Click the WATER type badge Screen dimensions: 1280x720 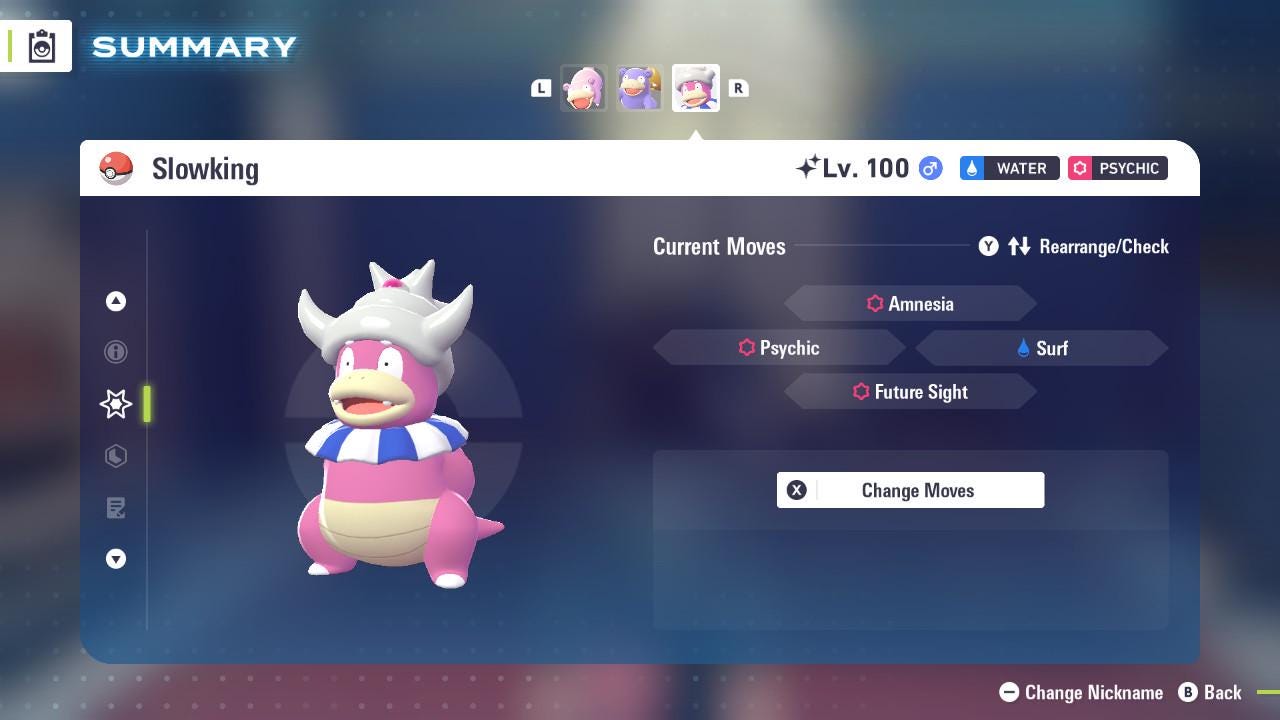pyautogui.click(x=1009, y=168)
